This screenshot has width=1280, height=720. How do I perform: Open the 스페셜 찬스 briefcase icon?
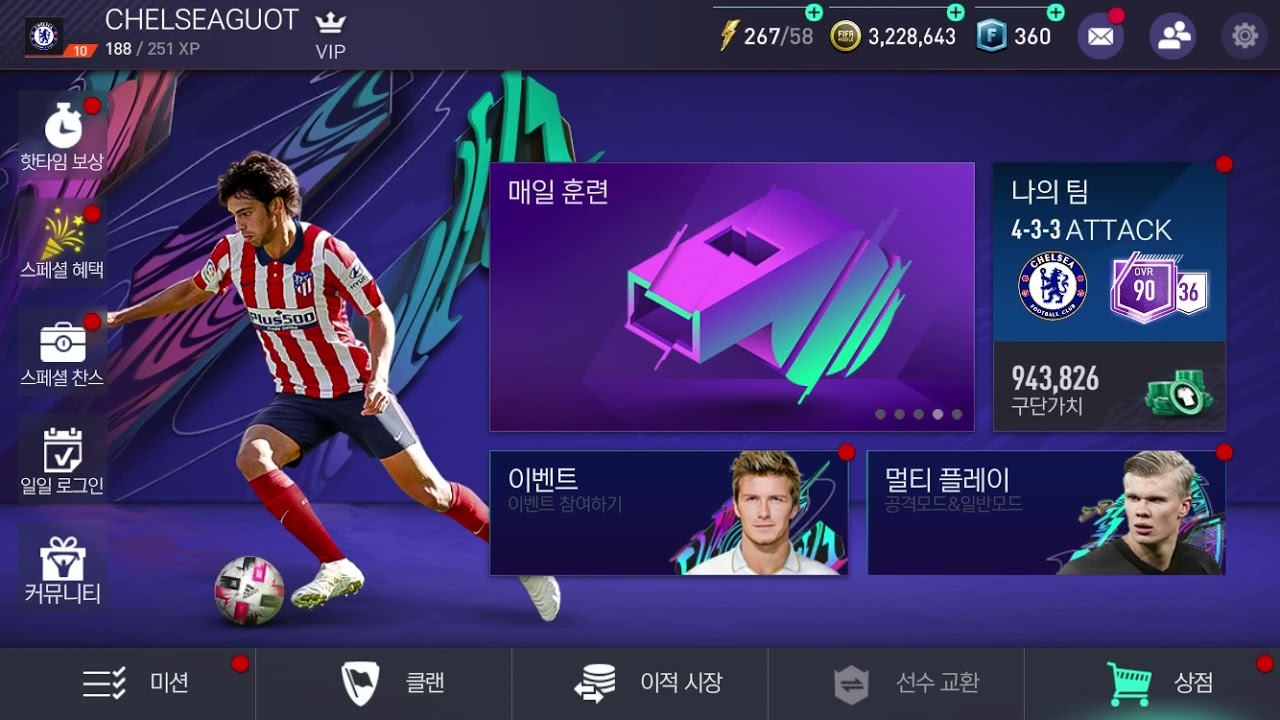[62, 341]
